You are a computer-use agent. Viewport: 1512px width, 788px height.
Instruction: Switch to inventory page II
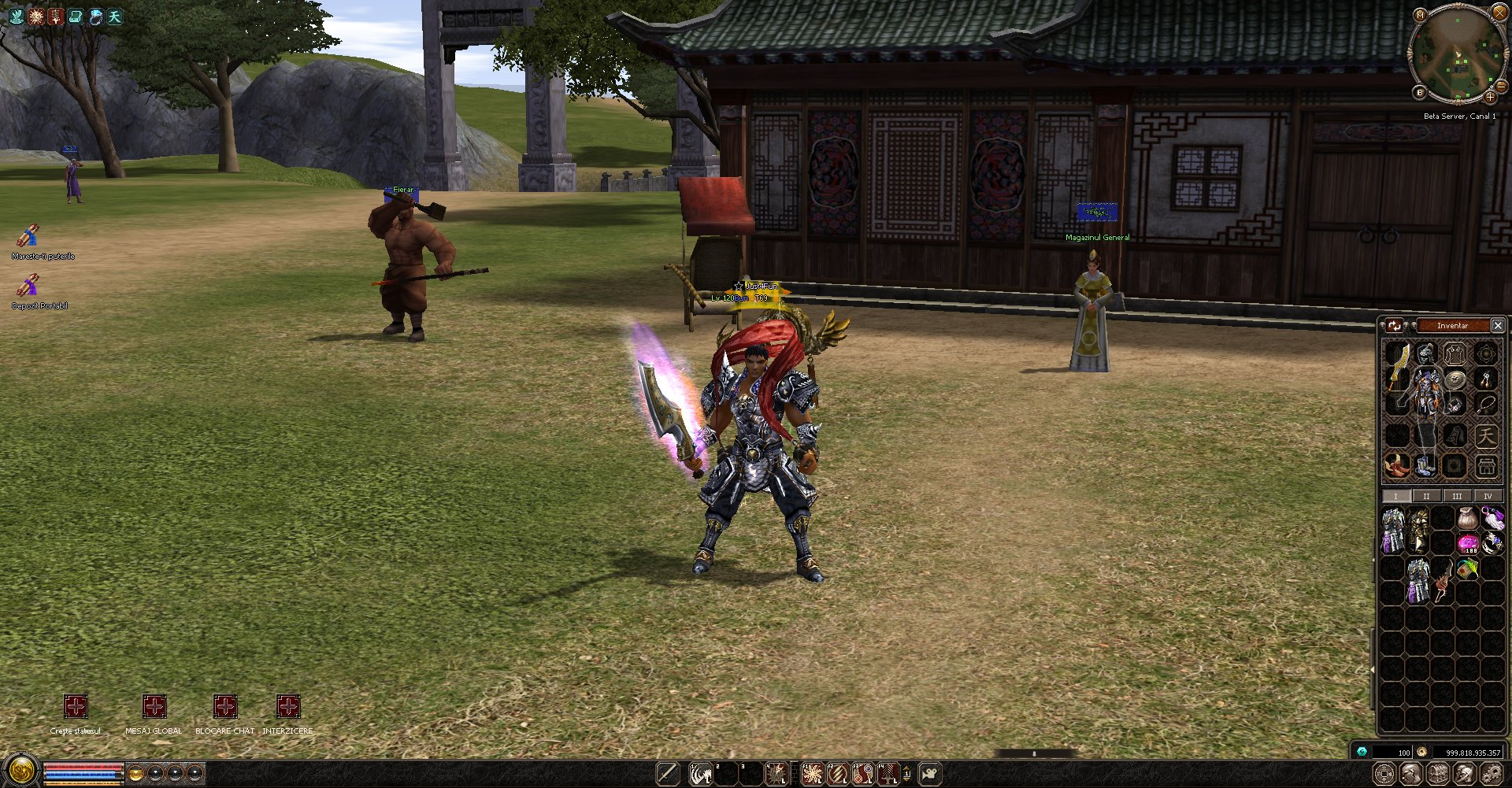(1425, 496)
